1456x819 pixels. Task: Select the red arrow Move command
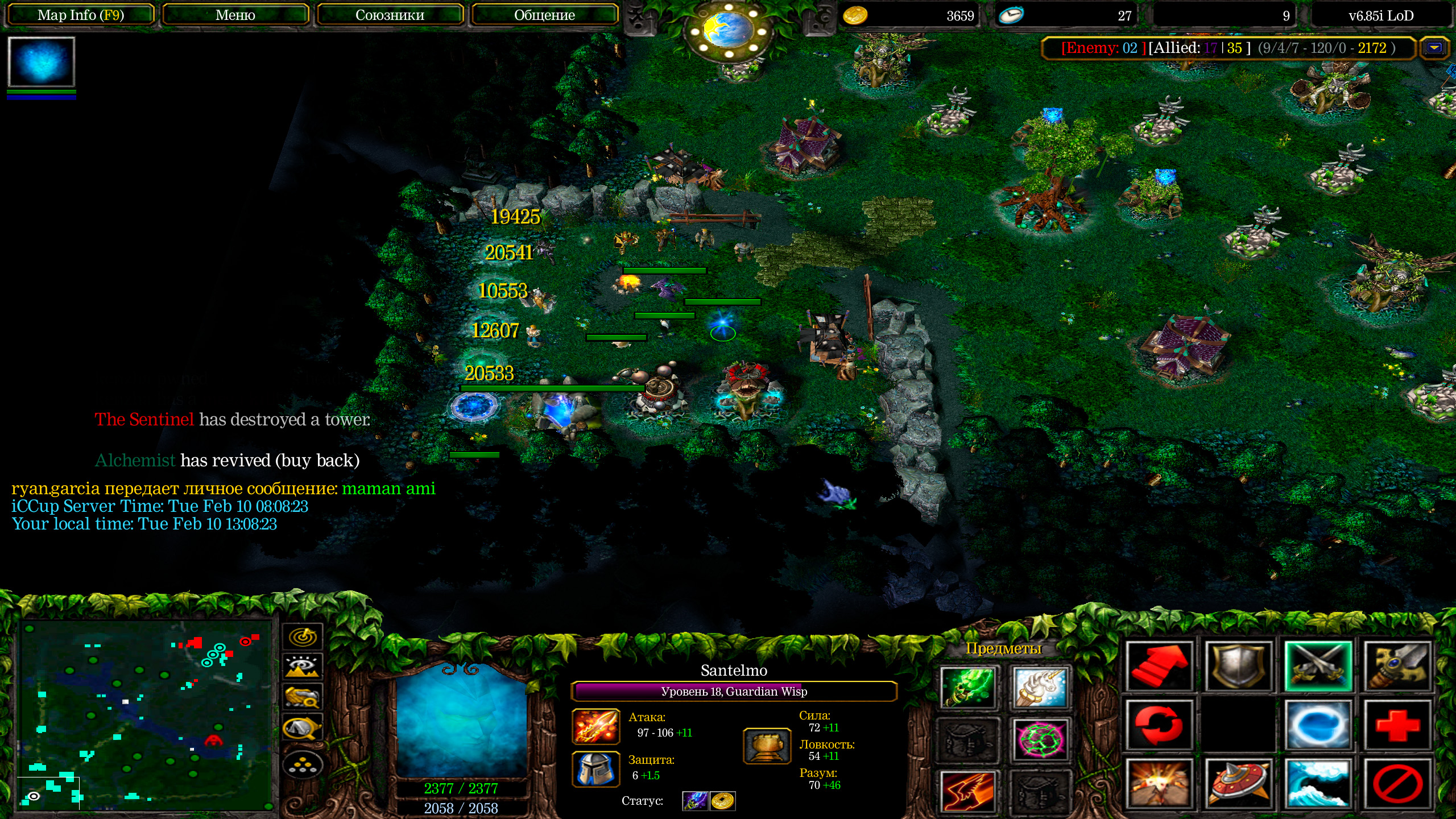pos(1159,667)
